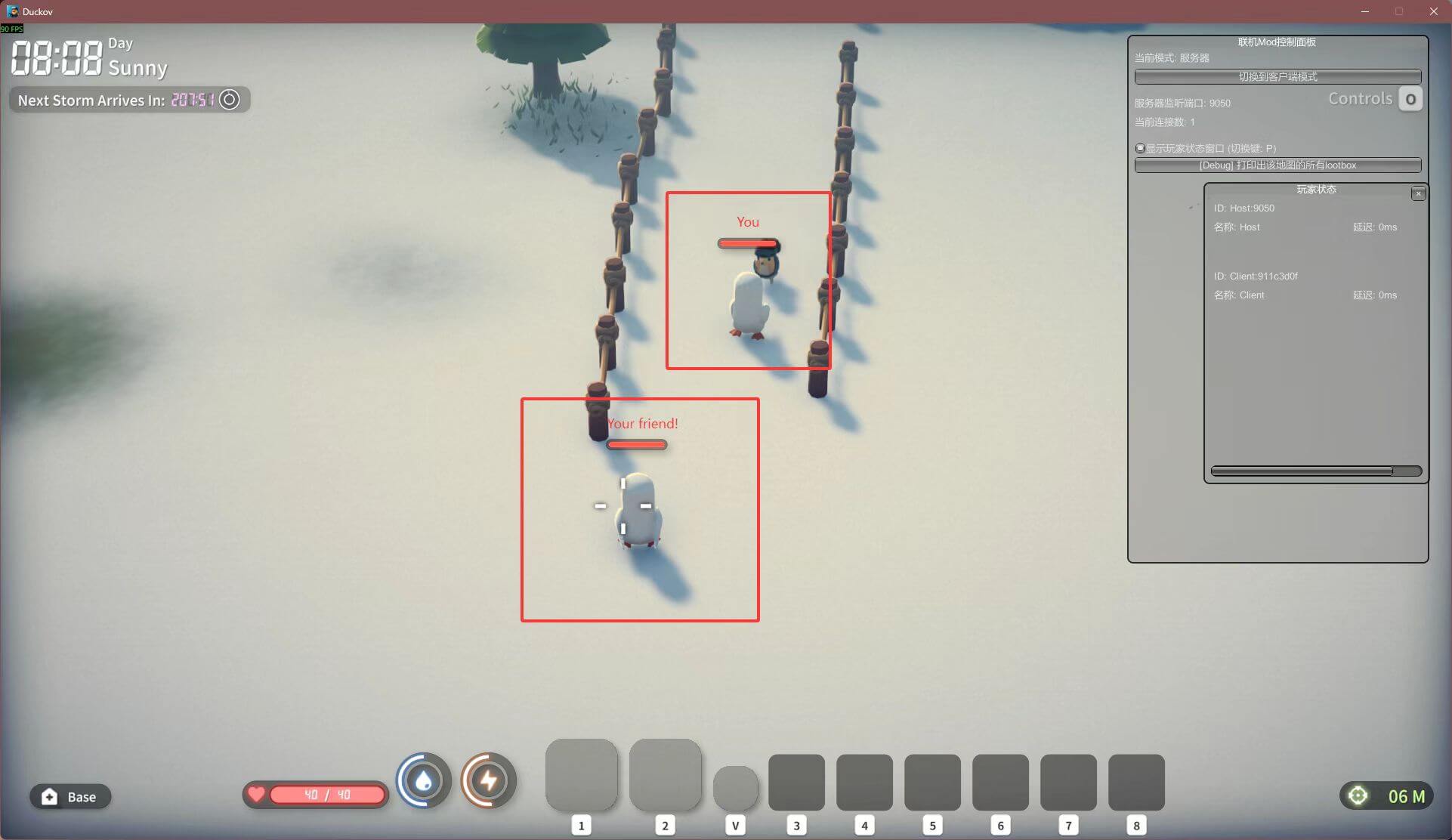The width and height of the screenshot is (1452, 840).
Task: Toggle the 显示玩家状态窗口 checkbox
Action: tap(1140, 149)
